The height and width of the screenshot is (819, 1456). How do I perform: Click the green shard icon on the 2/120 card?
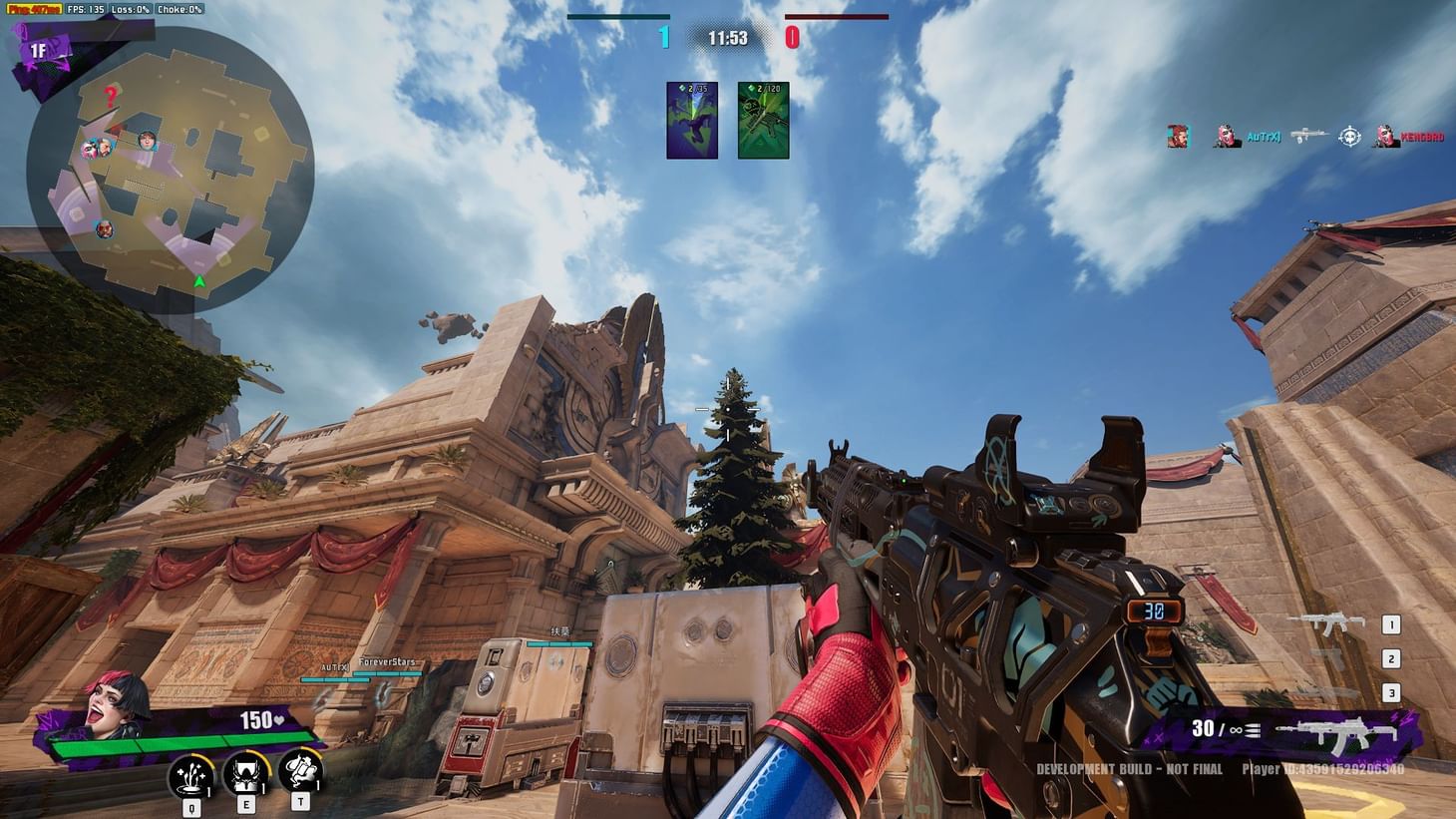[749, 88]
